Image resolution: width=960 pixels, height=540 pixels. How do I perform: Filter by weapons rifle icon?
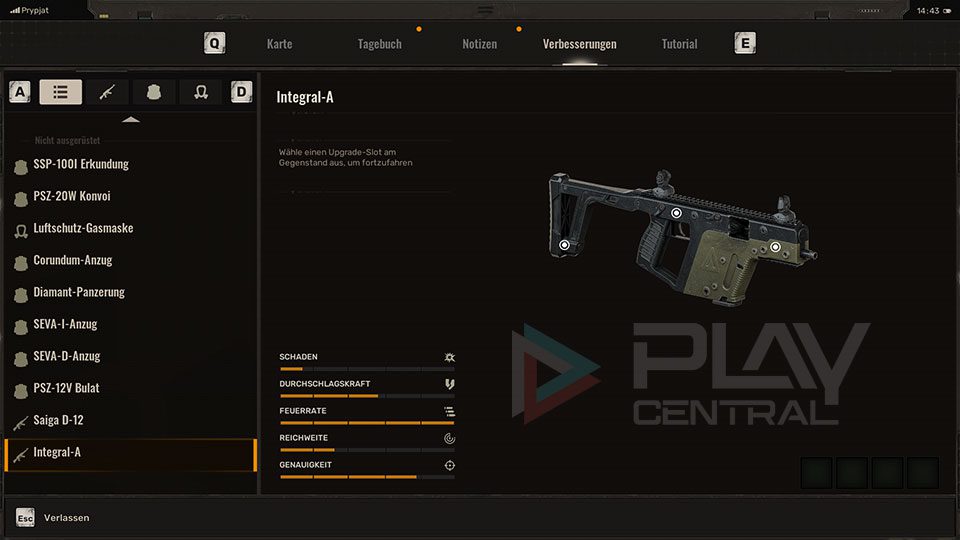click(107, 92)
